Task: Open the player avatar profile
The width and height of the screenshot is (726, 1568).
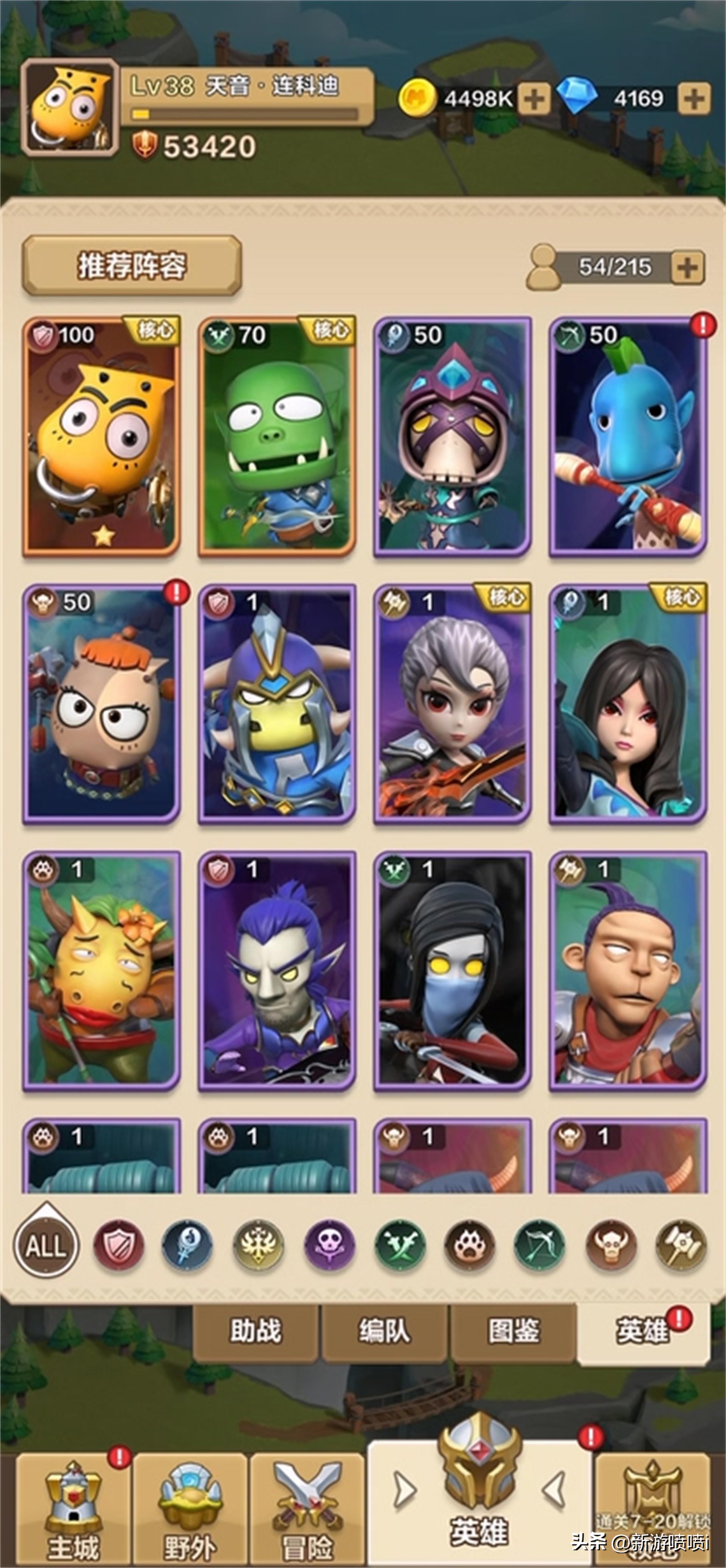Action: (x=70, y=108)
